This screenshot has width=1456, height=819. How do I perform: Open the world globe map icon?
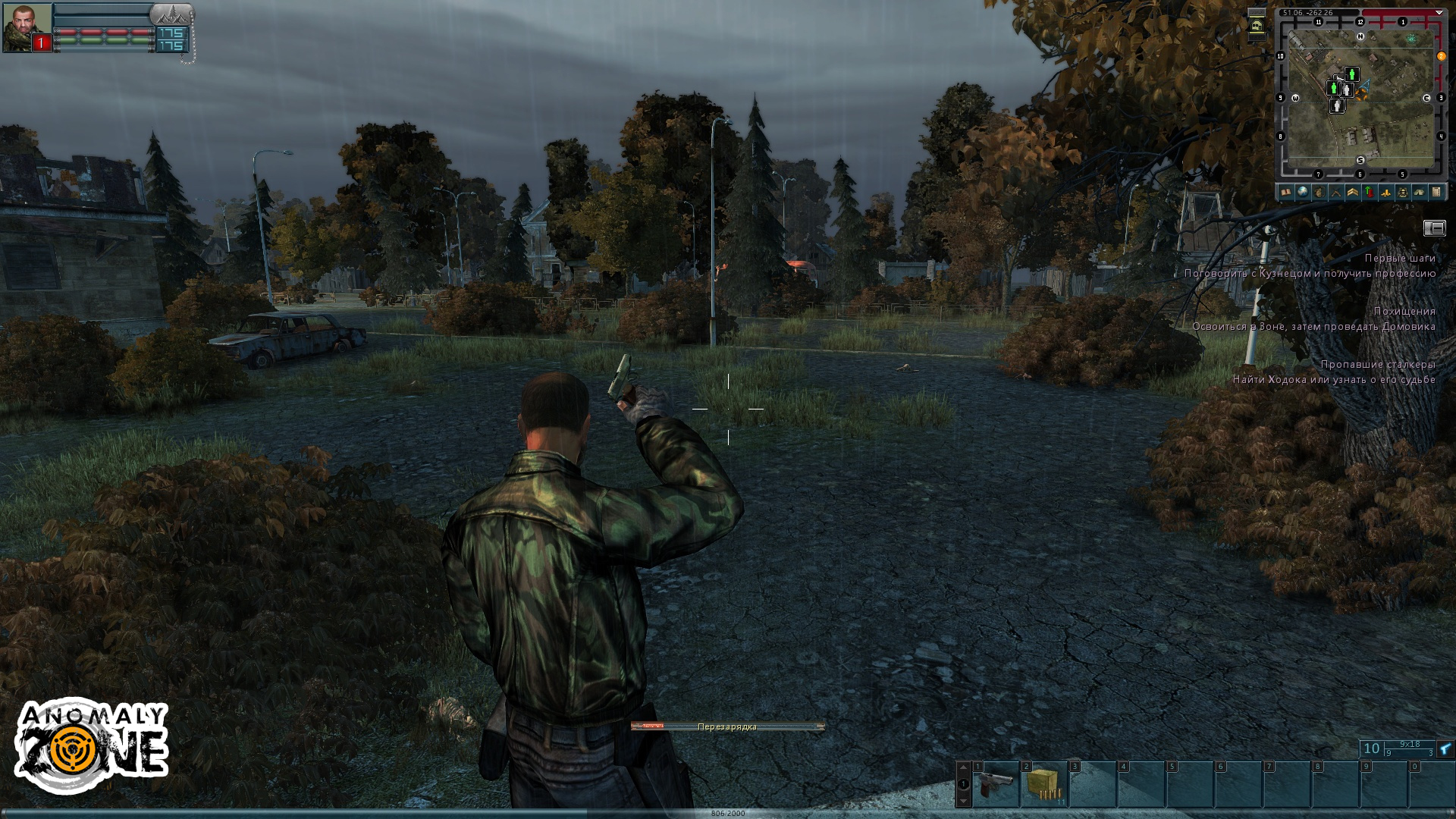coord(1302,193)
